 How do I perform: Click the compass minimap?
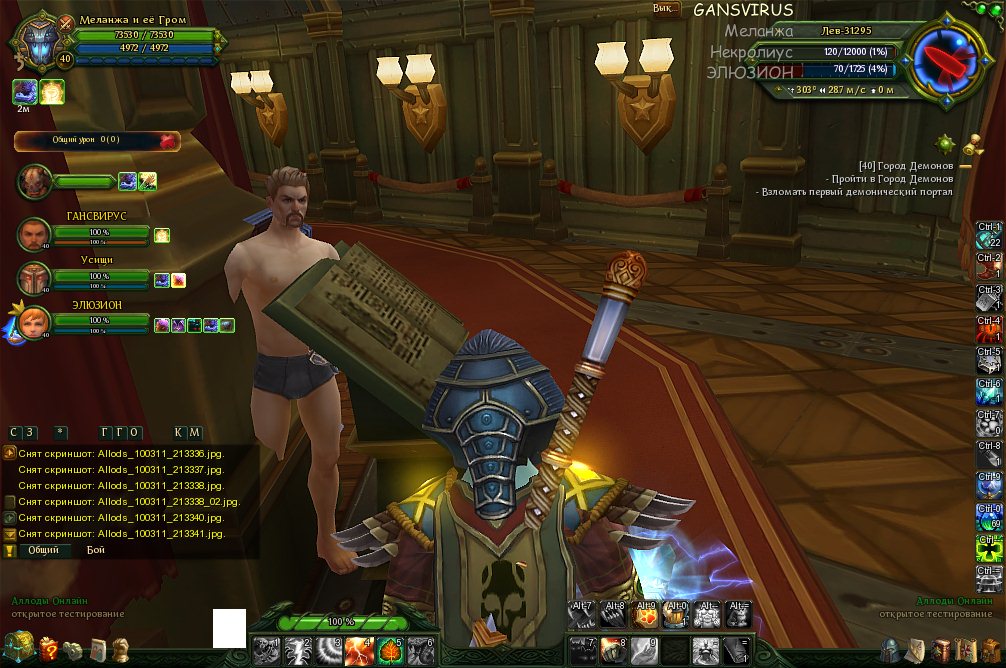[942, 58]
